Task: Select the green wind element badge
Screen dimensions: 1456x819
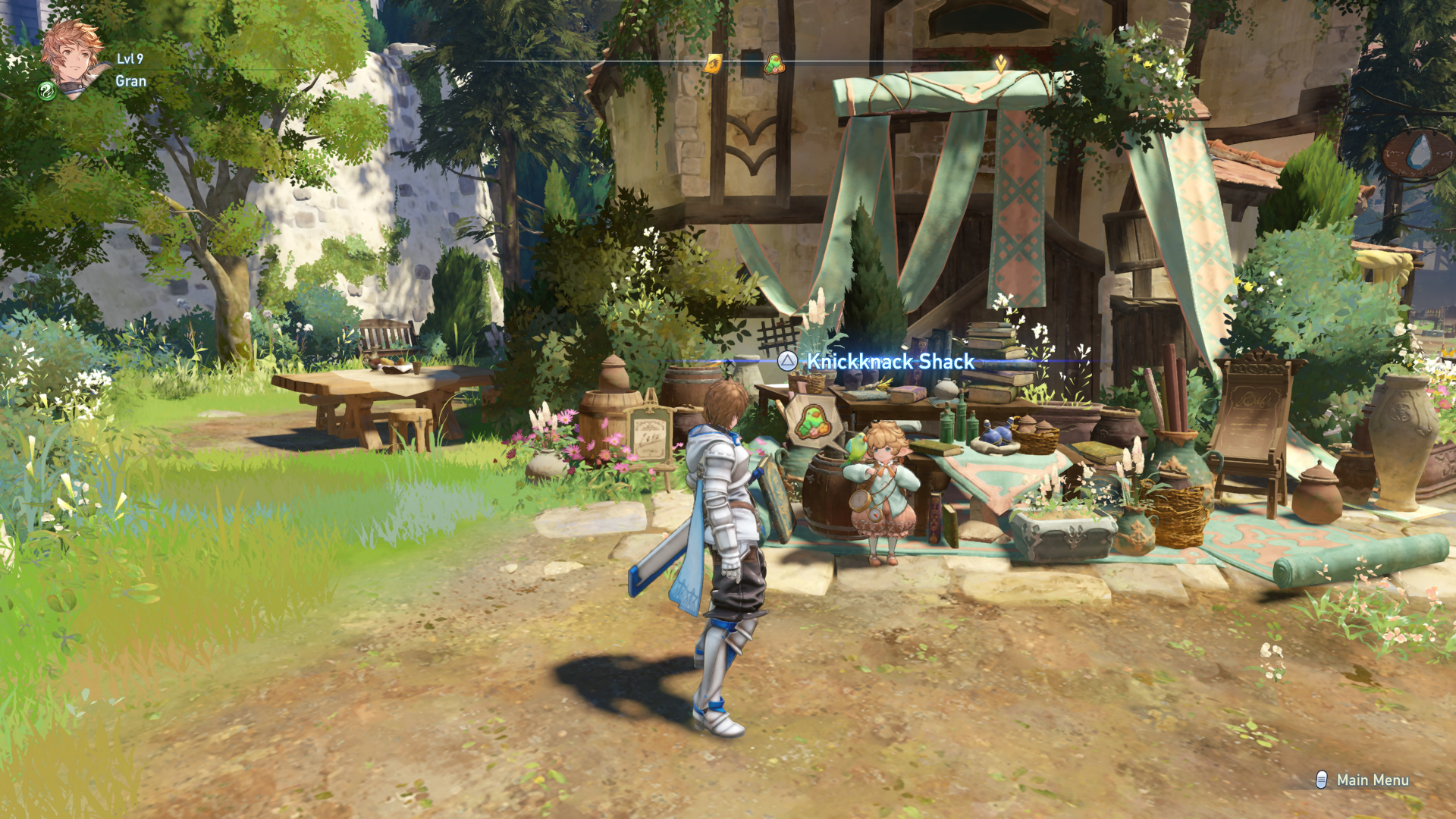Action: point(46,92)
